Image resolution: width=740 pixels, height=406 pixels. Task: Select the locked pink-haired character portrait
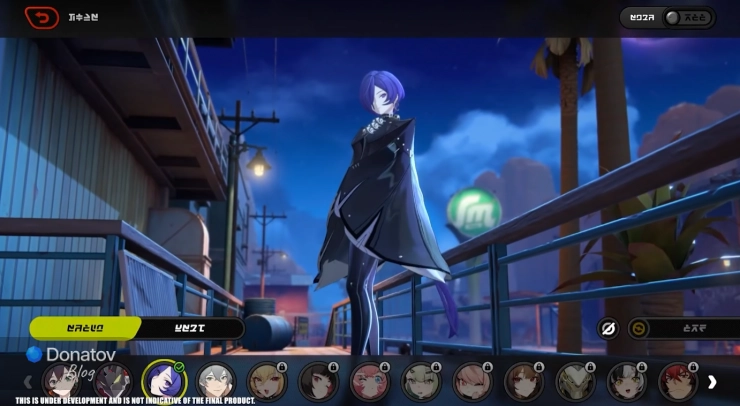(369, 381)
